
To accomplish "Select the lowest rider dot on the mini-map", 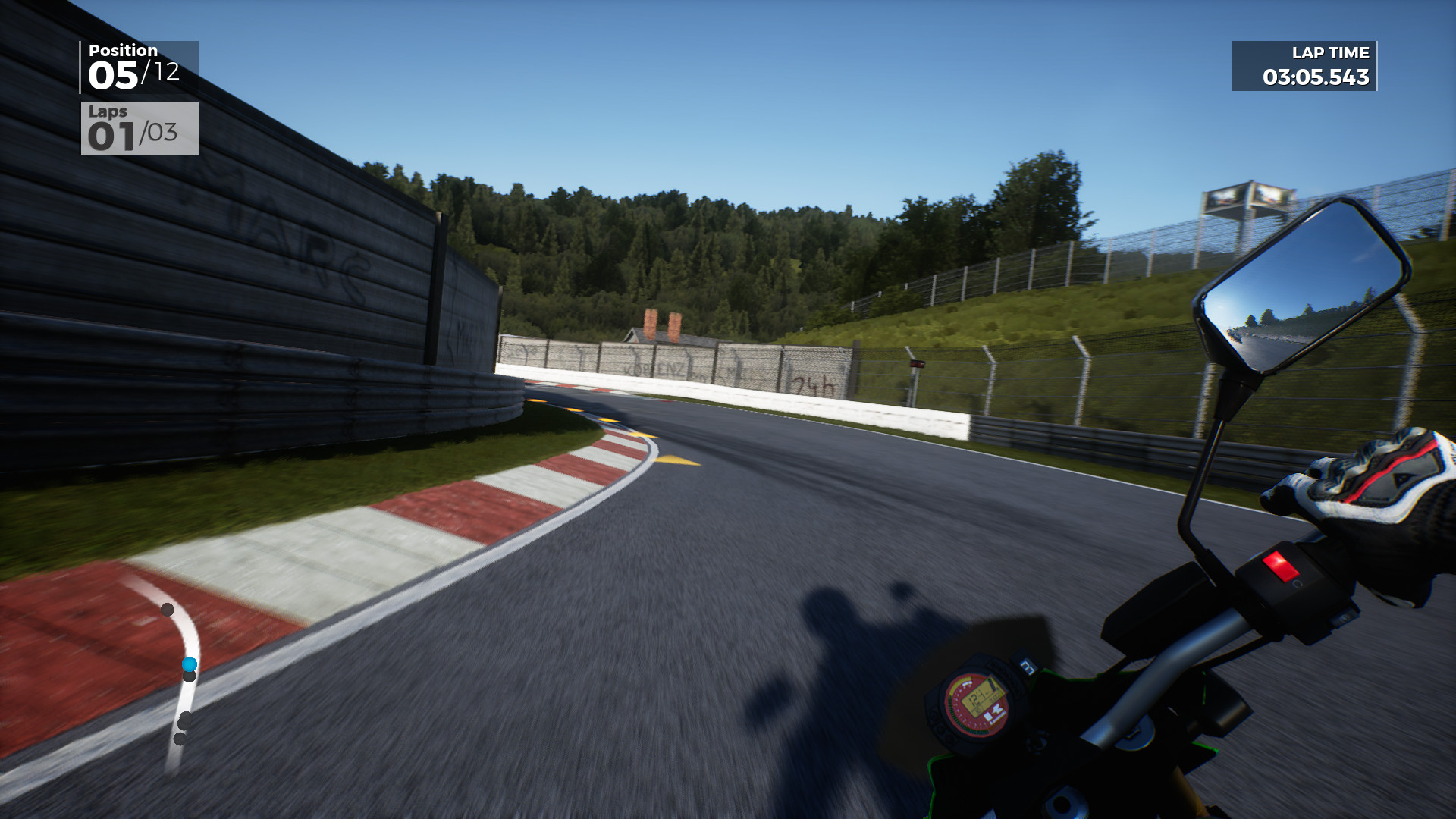I will click(x=179, y=737).
